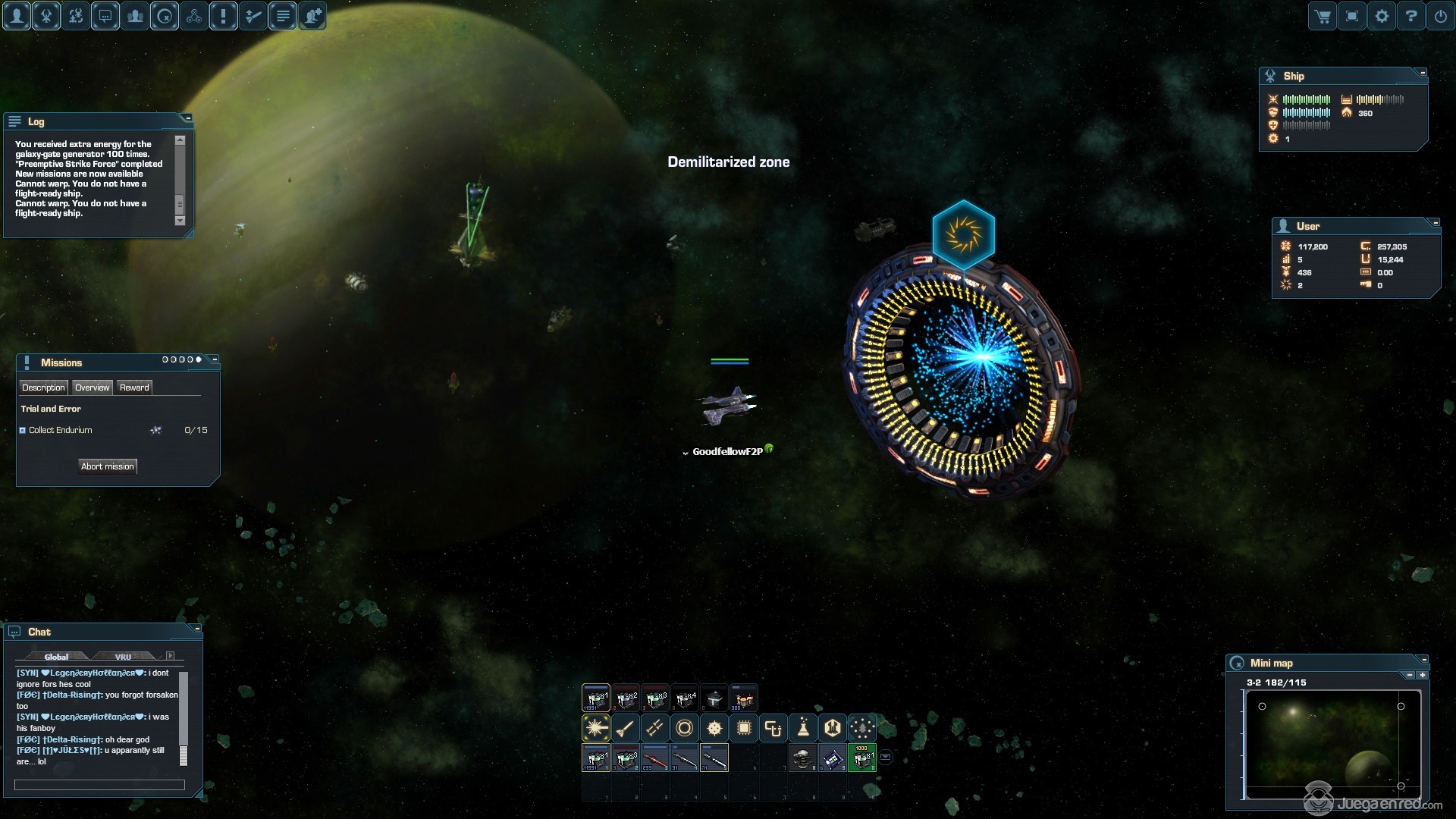Activate the jump gate hexagon button
Screen dimensions: 1456x819
(963, 234)
